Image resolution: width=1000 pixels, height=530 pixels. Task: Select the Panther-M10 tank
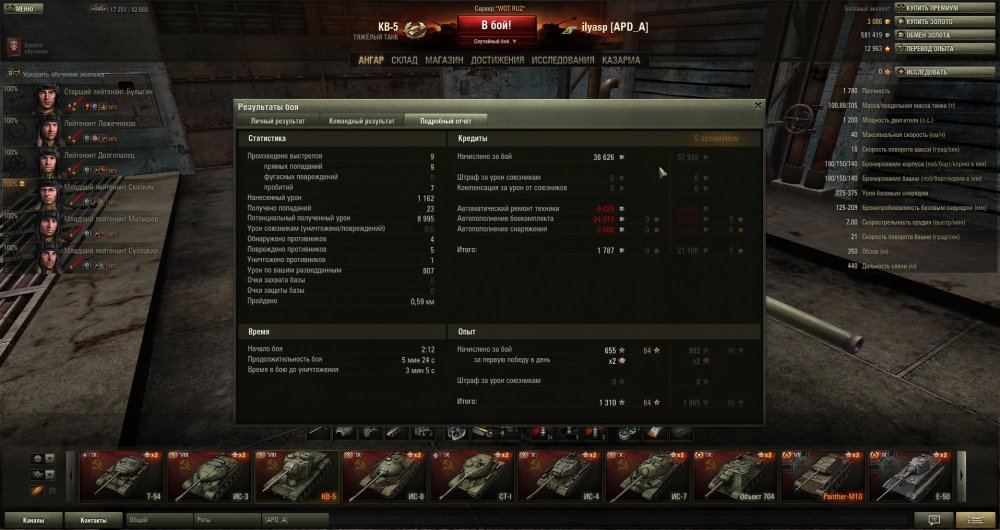(x=826, y=475)
